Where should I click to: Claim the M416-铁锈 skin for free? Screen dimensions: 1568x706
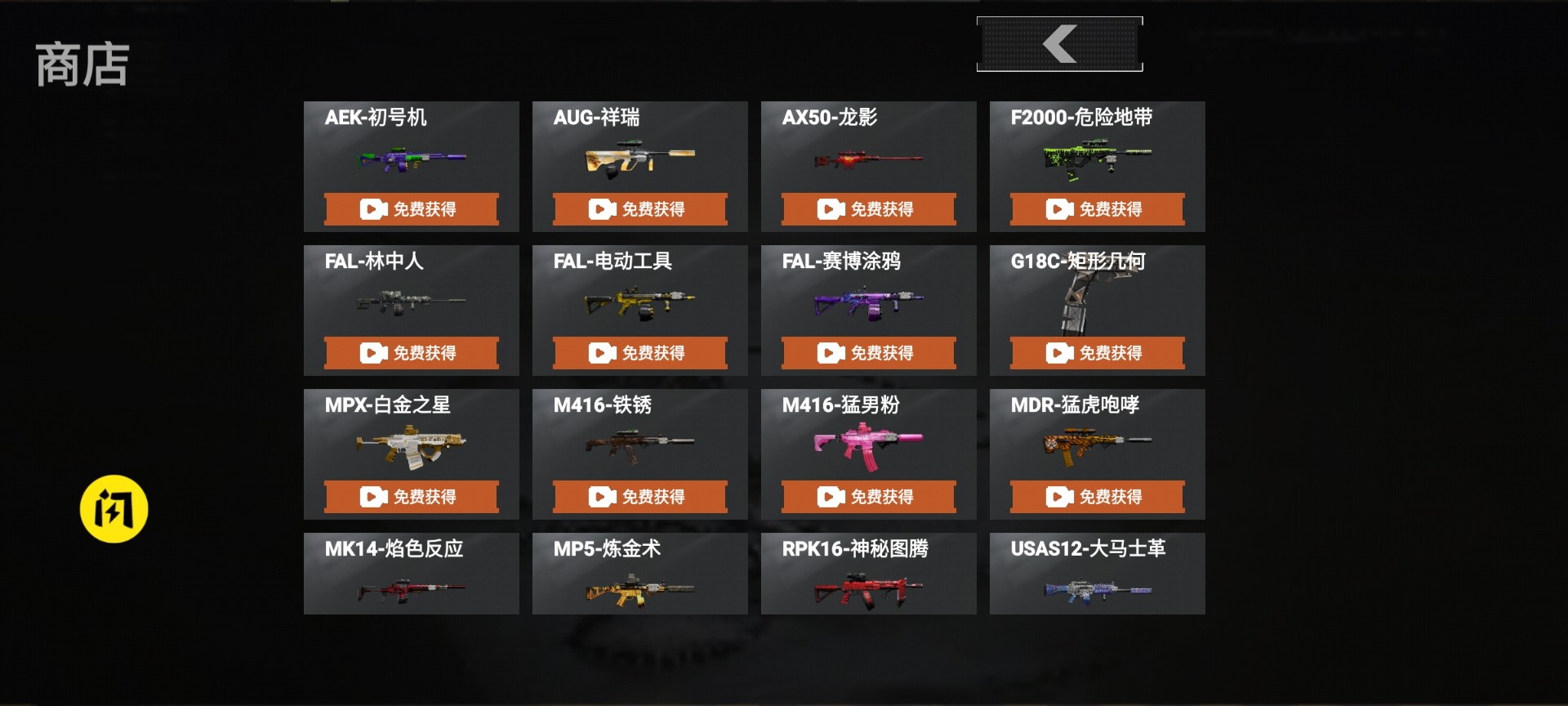pyautogui.click(x=639, y=496)
